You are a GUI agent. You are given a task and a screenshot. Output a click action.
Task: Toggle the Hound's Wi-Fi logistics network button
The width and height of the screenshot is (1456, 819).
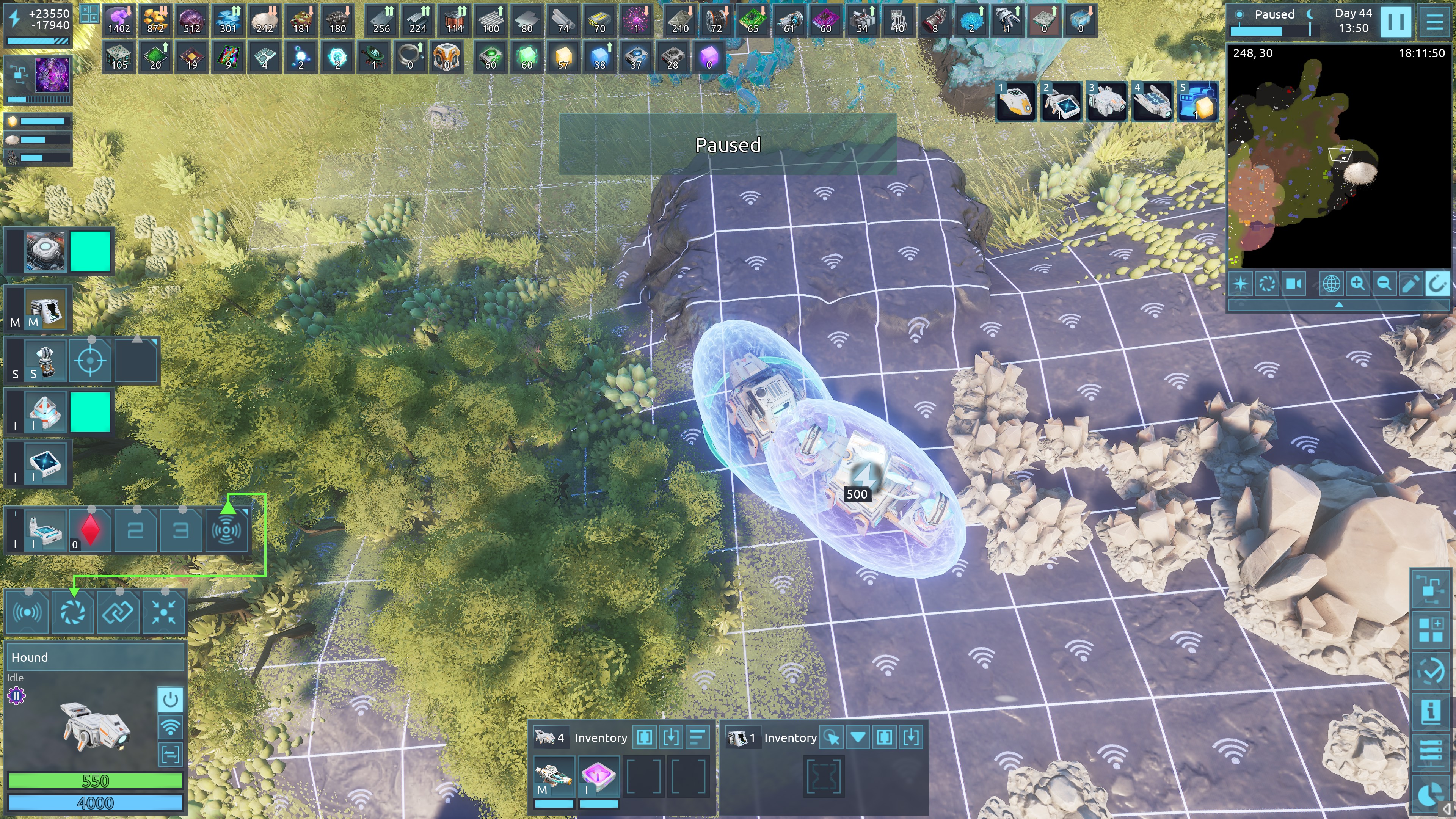[170, 726]
